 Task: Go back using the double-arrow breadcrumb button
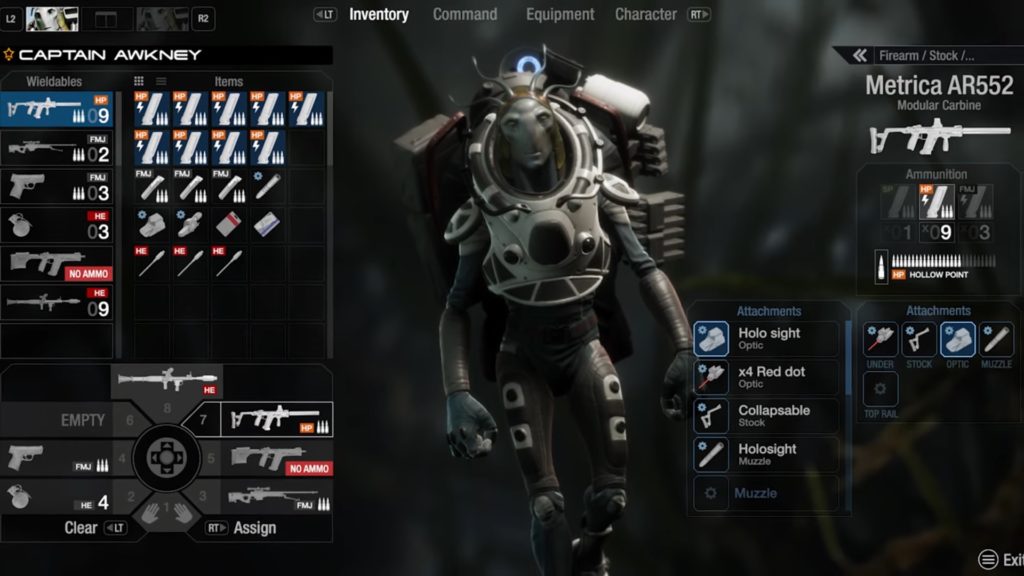point(857,56)
